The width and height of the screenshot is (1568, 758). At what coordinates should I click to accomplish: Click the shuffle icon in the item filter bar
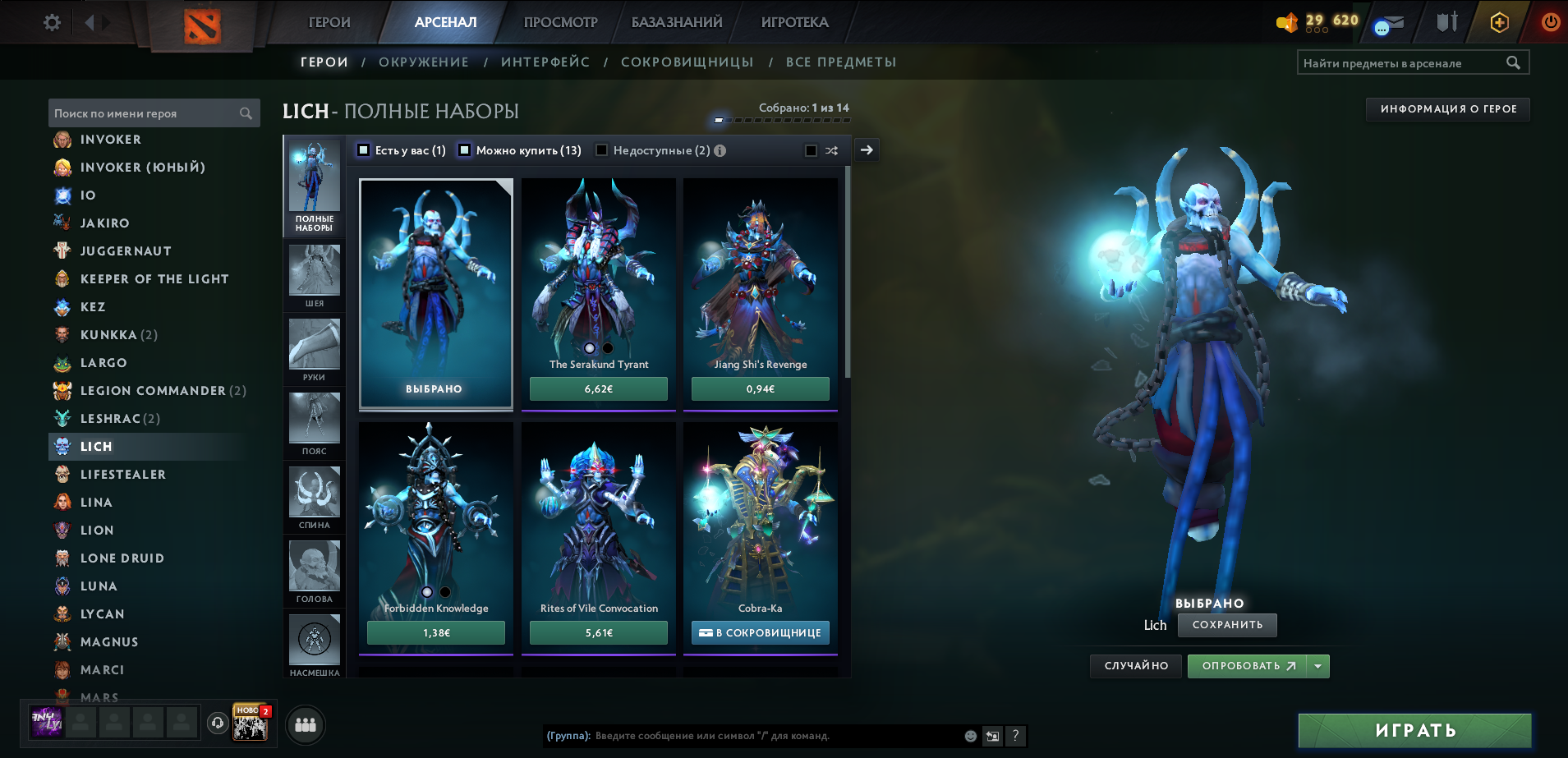click(831, 150)
